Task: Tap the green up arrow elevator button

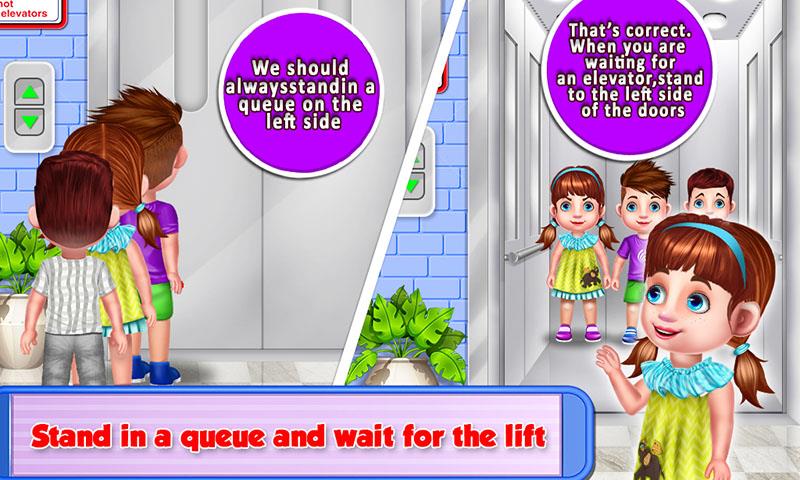Action: point(29,94)
